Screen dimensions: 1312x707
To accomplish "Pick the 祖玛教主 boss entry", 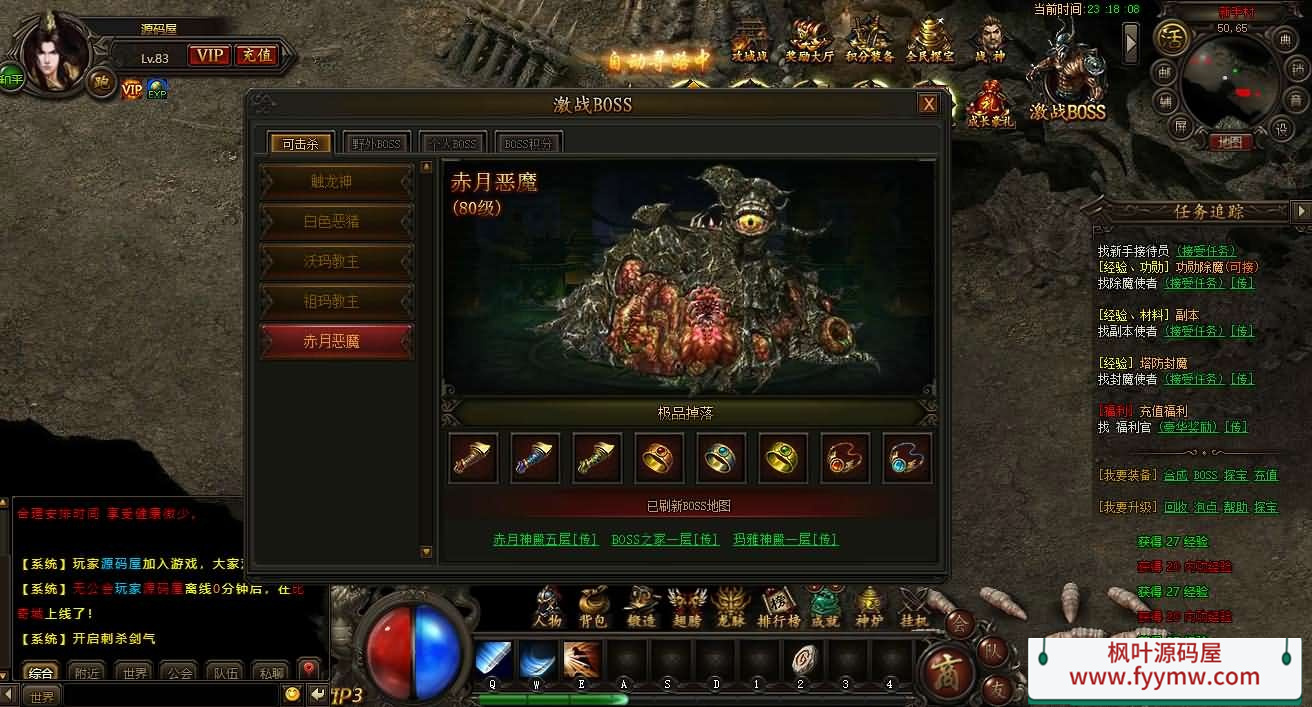I will pyautogui.click(x=336, y=301).
